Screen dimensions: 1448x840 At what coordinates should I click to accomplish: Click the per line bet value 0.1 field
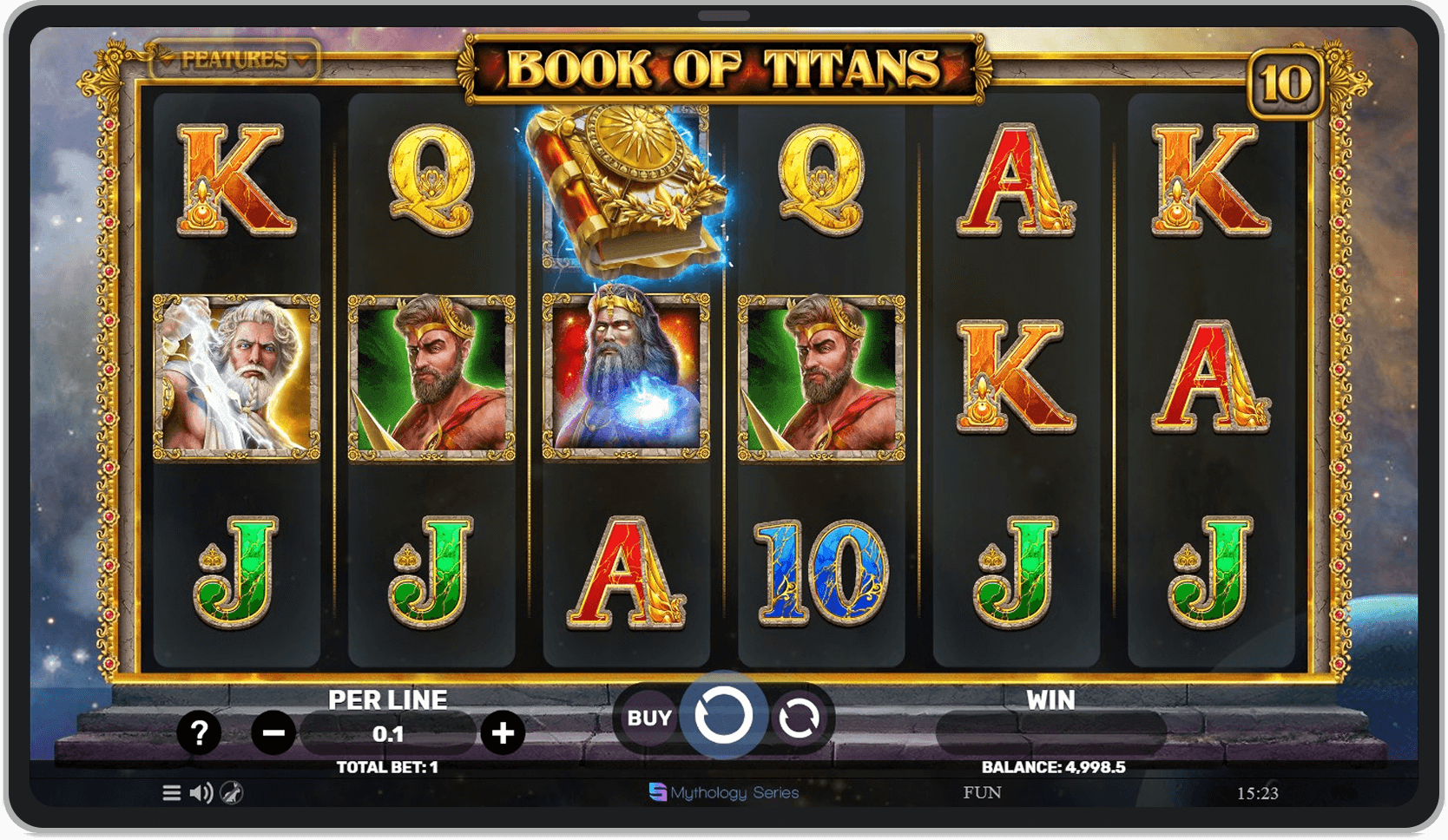[389, 733]
